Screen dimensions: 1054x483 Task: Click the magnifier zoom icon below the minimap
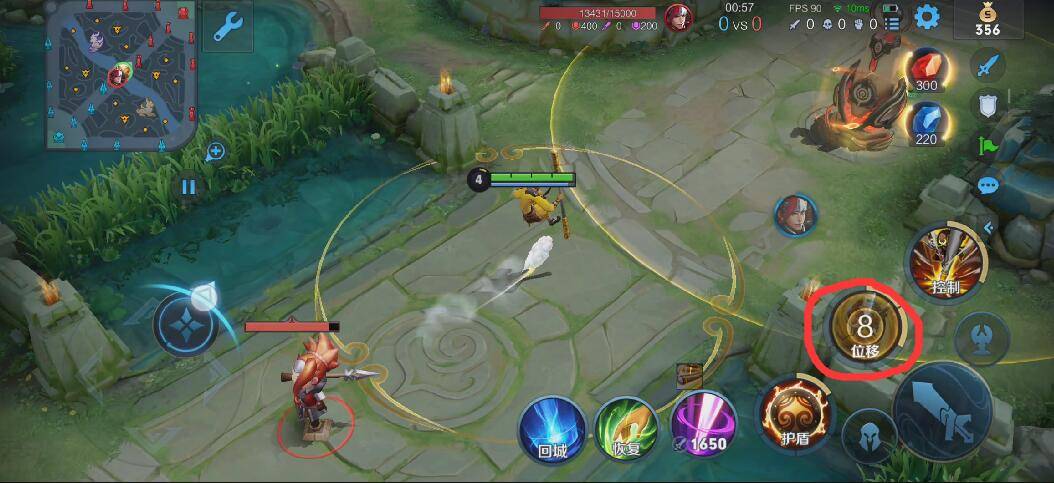click(x=215, y=152)
